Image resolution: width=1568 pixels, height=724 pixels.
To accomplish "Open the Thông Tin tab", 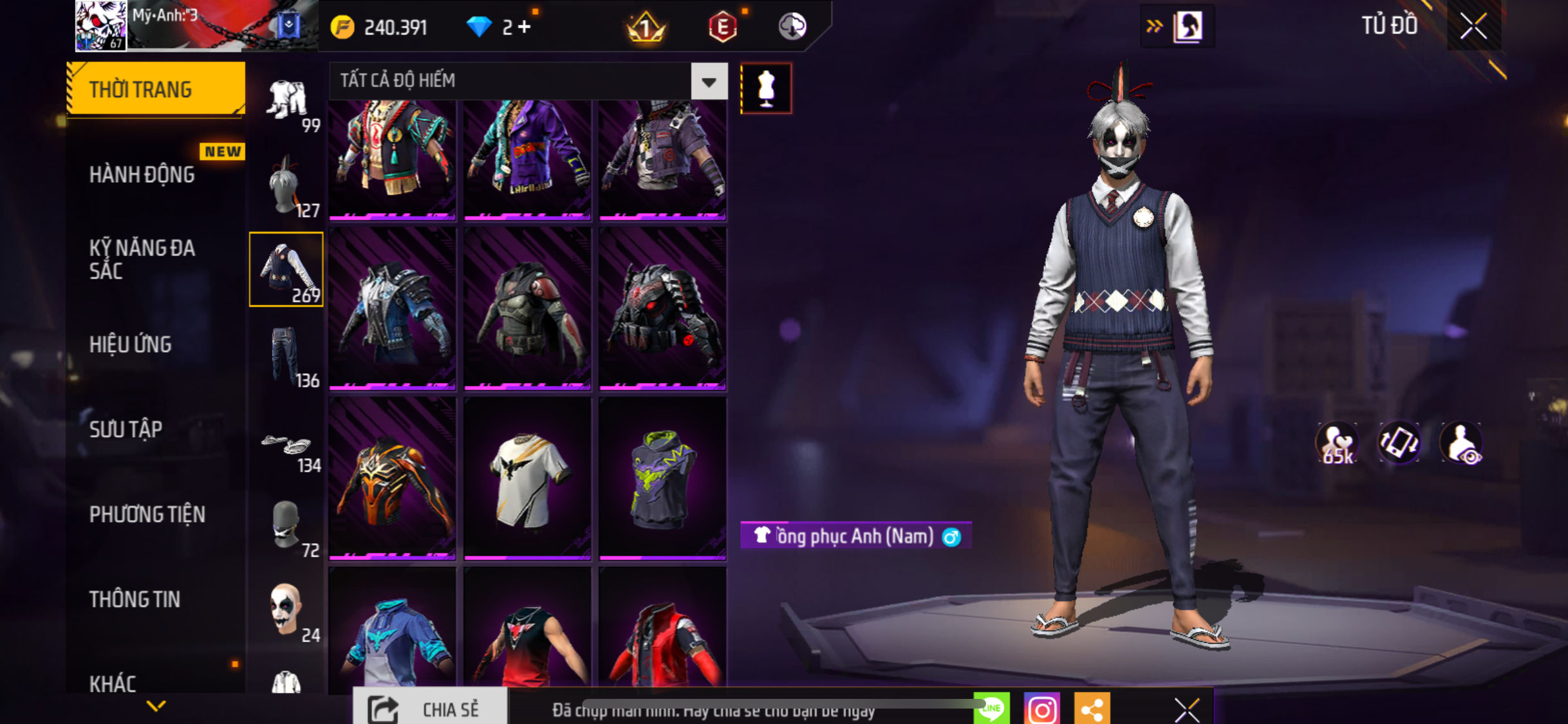I will [135, 599].
